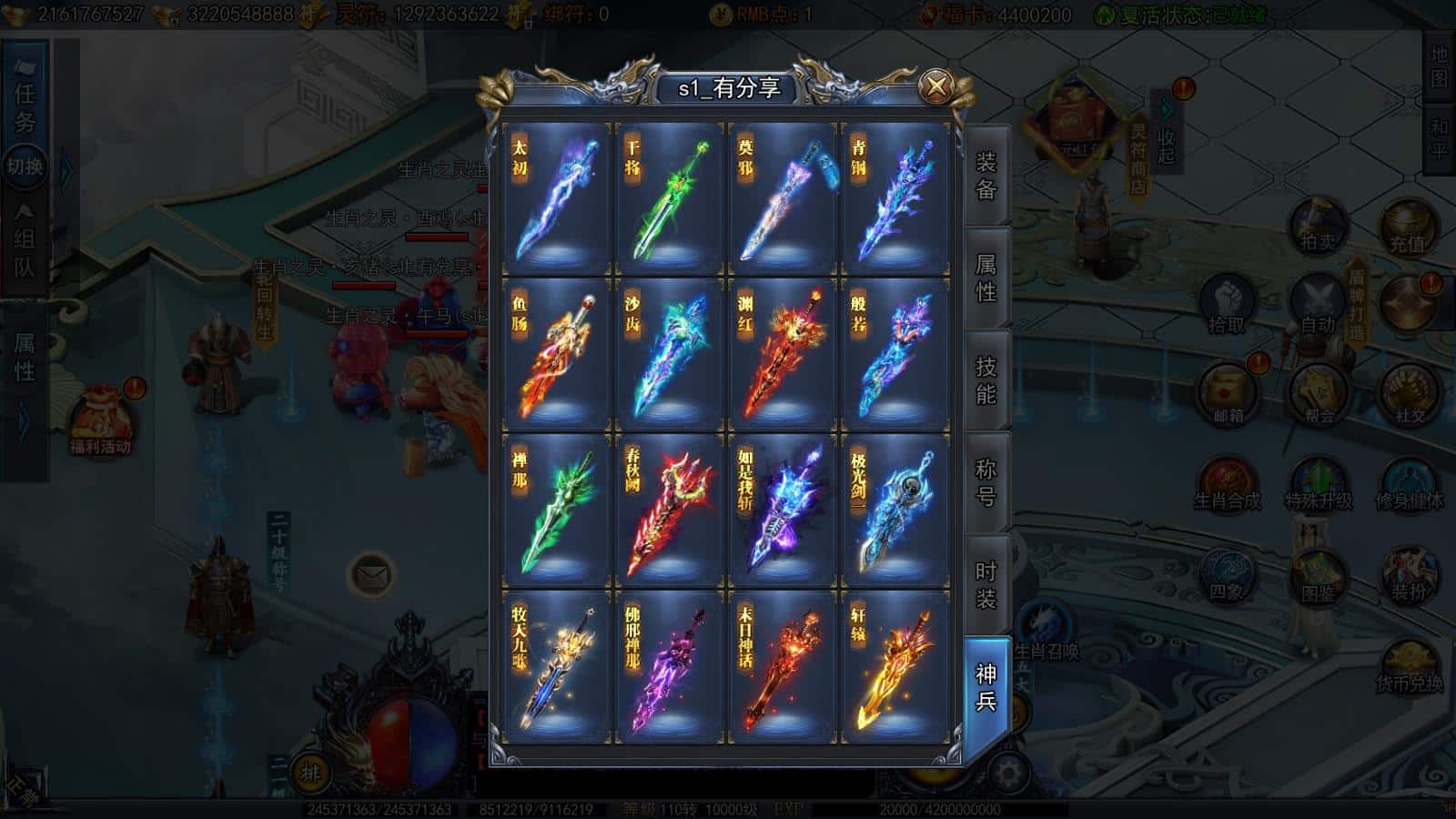Image resolution: width=1456 pixels, height=819 pixels.
Task: Choose the purple 佛邢神邢 weapon card
Action: (669, 667)
